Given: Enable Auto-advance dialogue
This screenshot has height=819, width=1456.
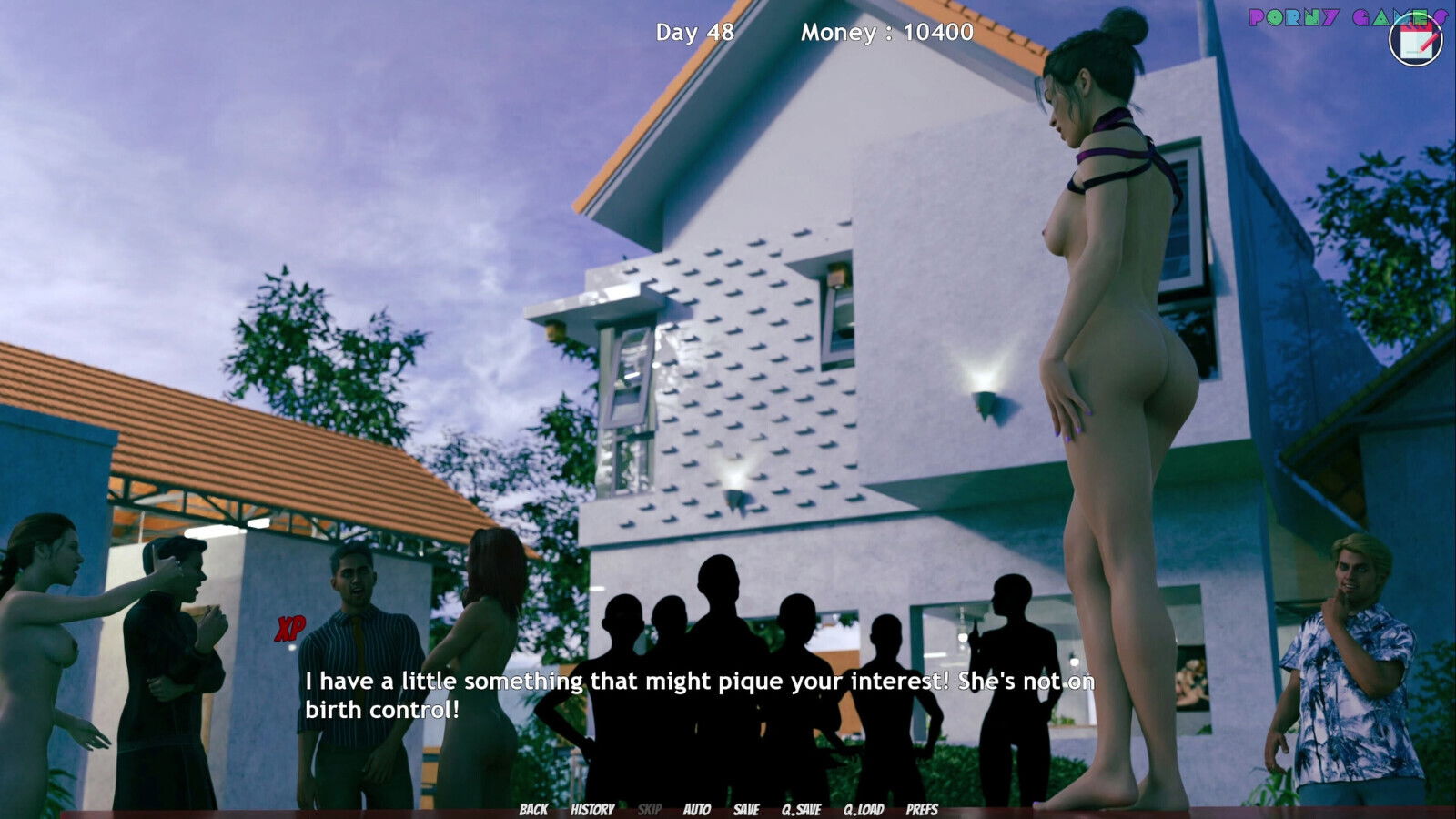Looking at the screenshot, I should (697, 809).
